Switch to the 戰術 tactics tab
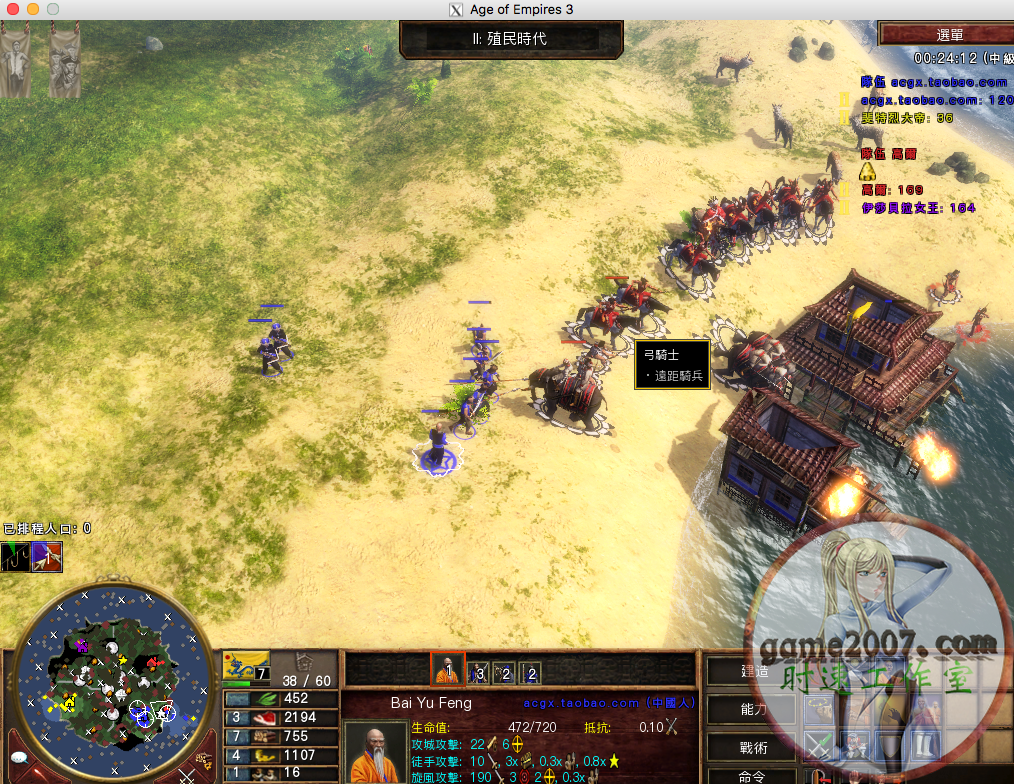 [753, 746]
